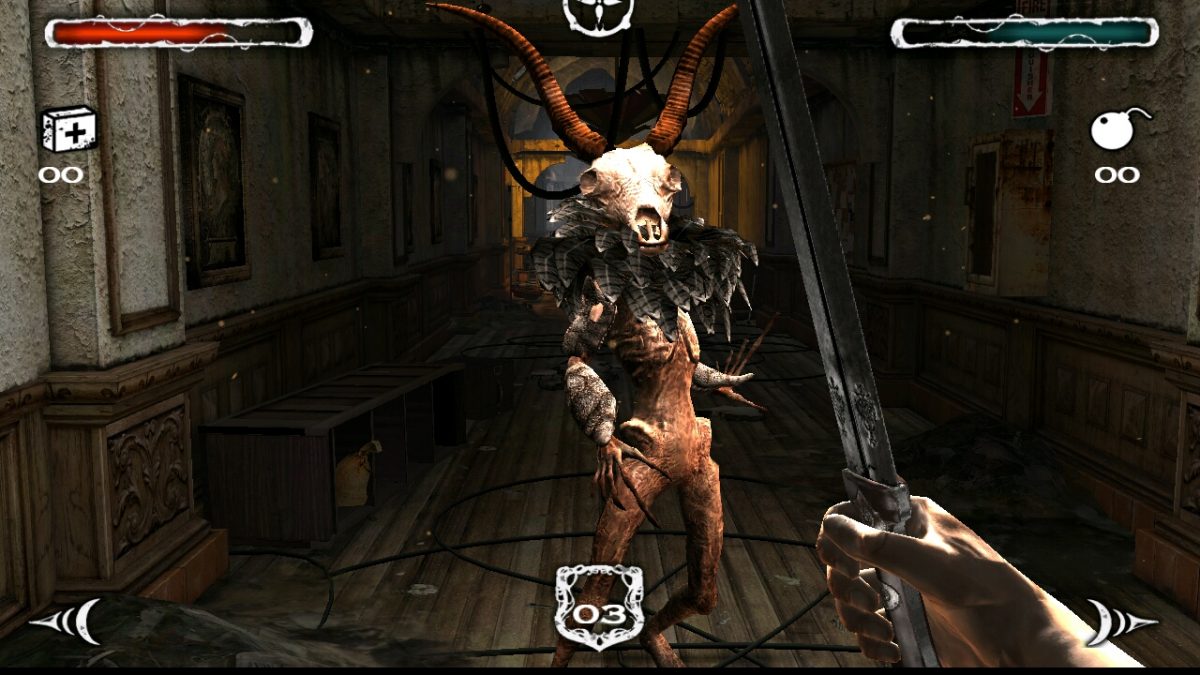Use the medkit health item icon

pyautogui.click(x=68, y=130)
